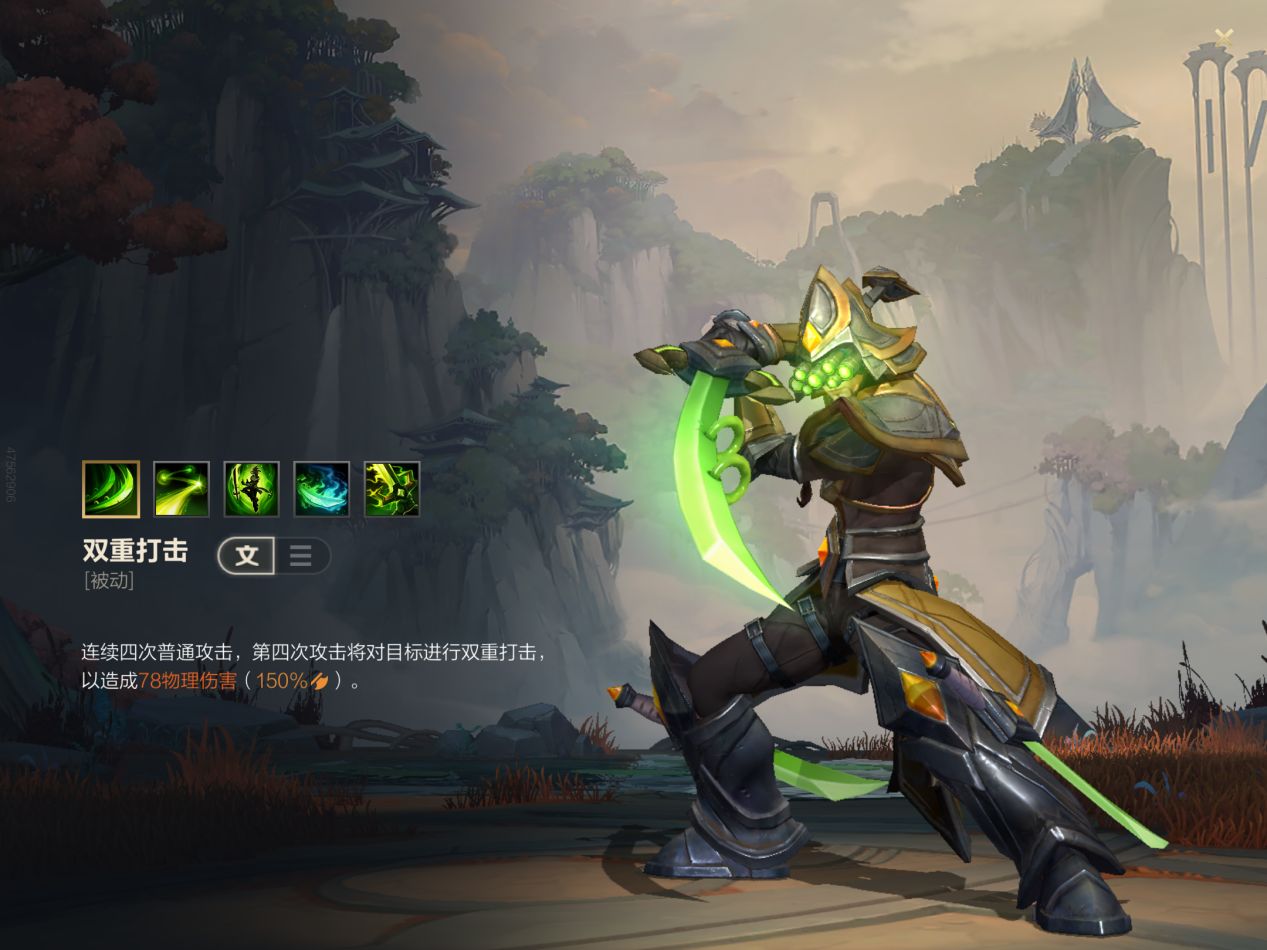The height and width of the screenshot is (950, 1267).
Task: Select the Double Strike passive ability icon
Action: tap(111, 489)
